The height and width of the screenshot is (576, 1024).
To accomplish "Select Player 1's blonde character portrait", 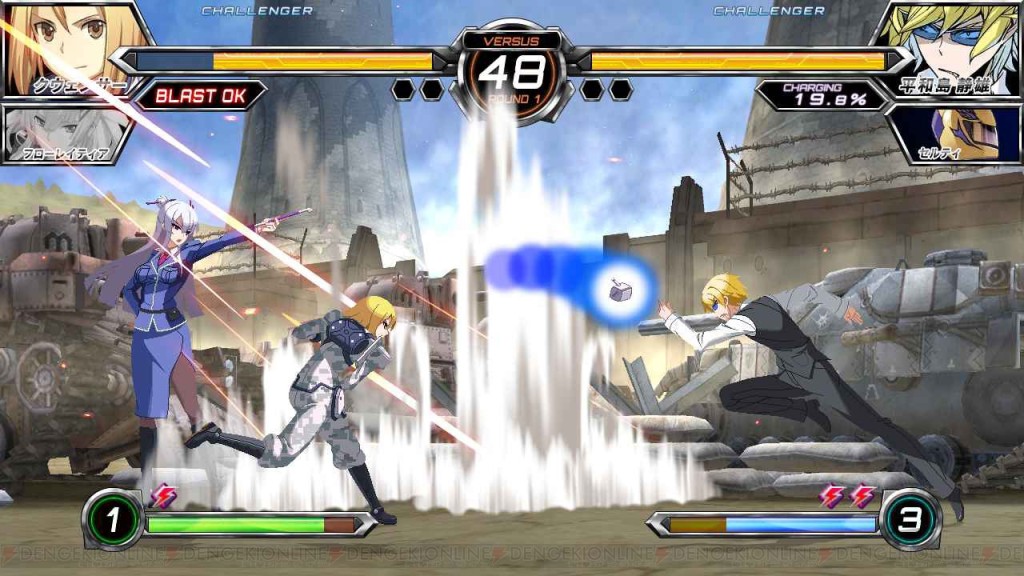I will coord(70,45).
